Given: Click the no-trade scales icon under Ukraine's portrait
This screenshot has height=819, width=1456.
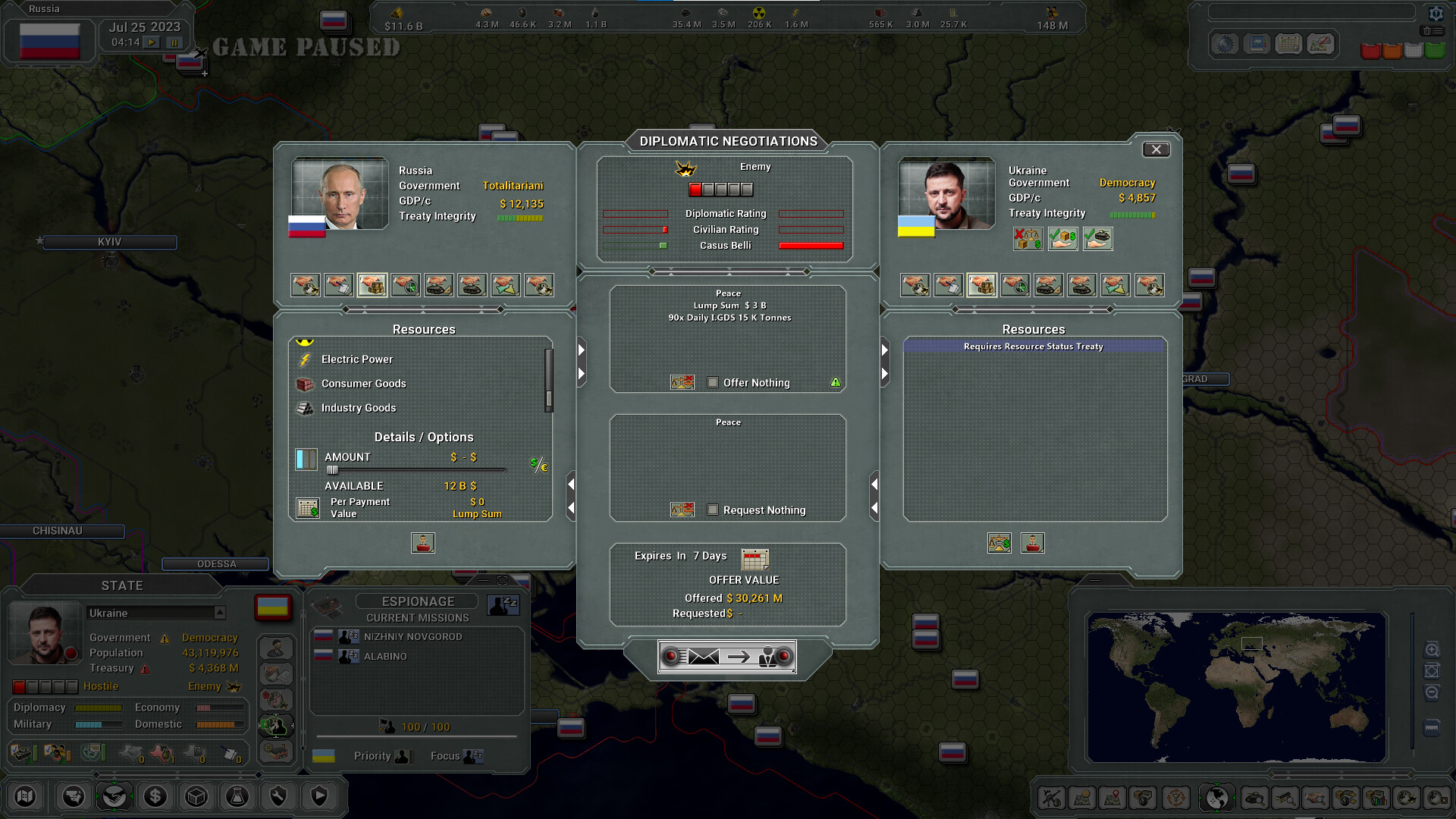Looking at the screenshot, I should (x=1027, y=239).
